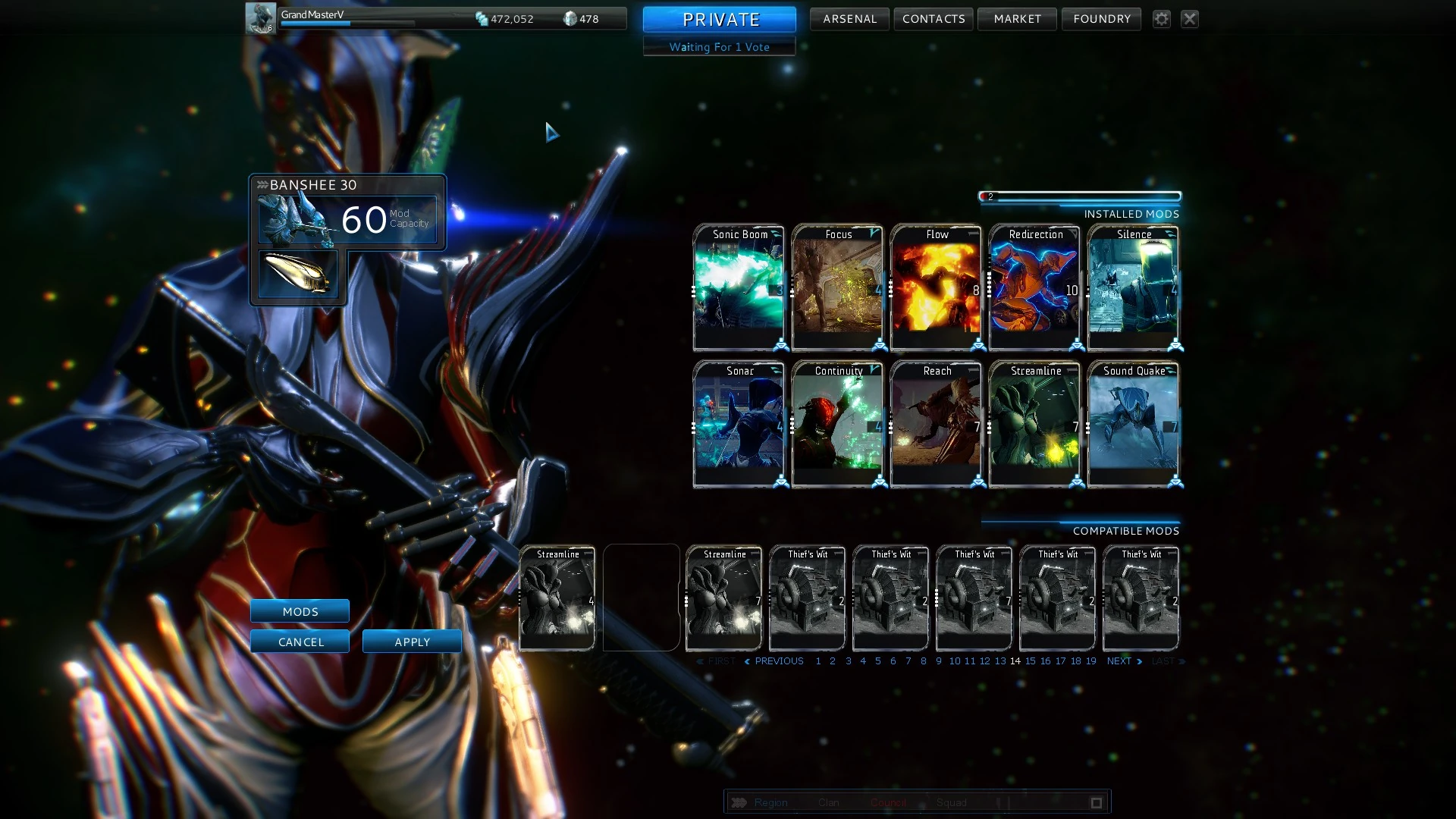This screenshot has width=1456, height=819.
Task: Cancel the mod changes
Action: point(300,642)
